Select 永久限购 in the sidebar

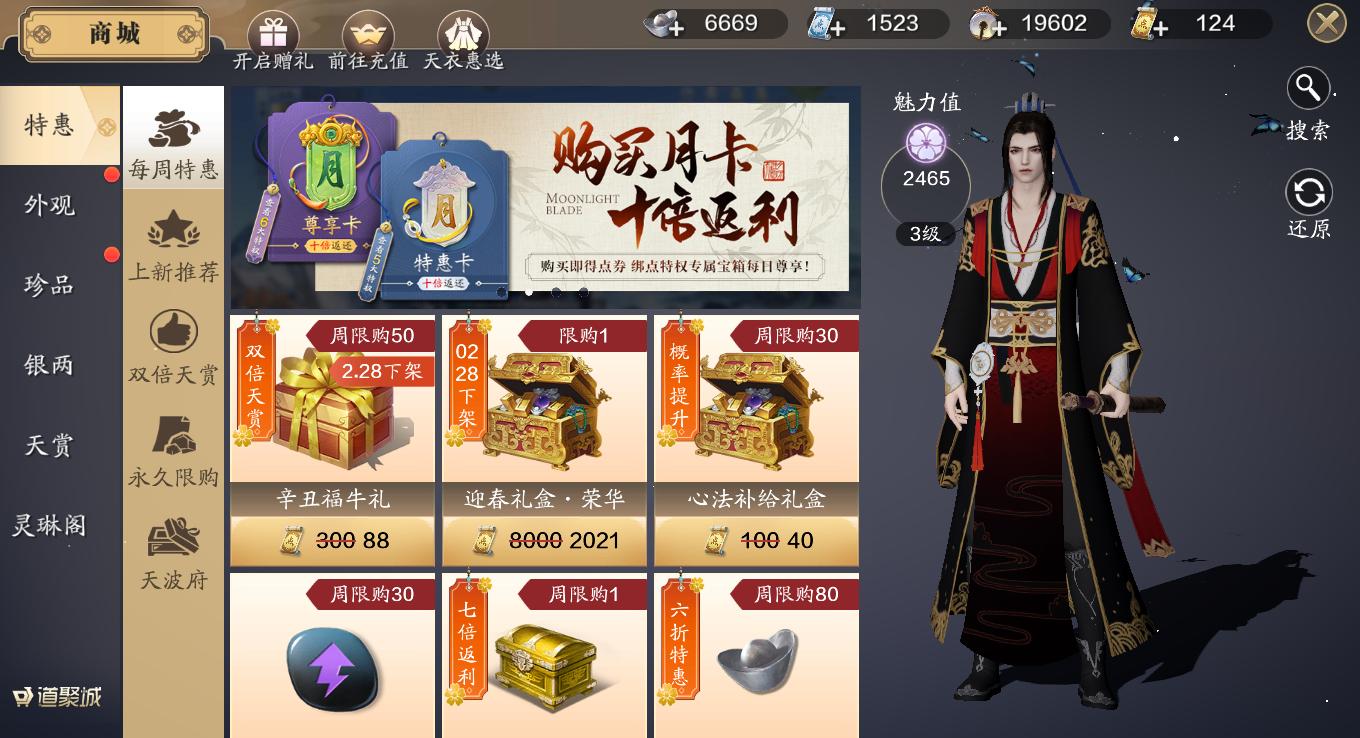tap(173, 454)
